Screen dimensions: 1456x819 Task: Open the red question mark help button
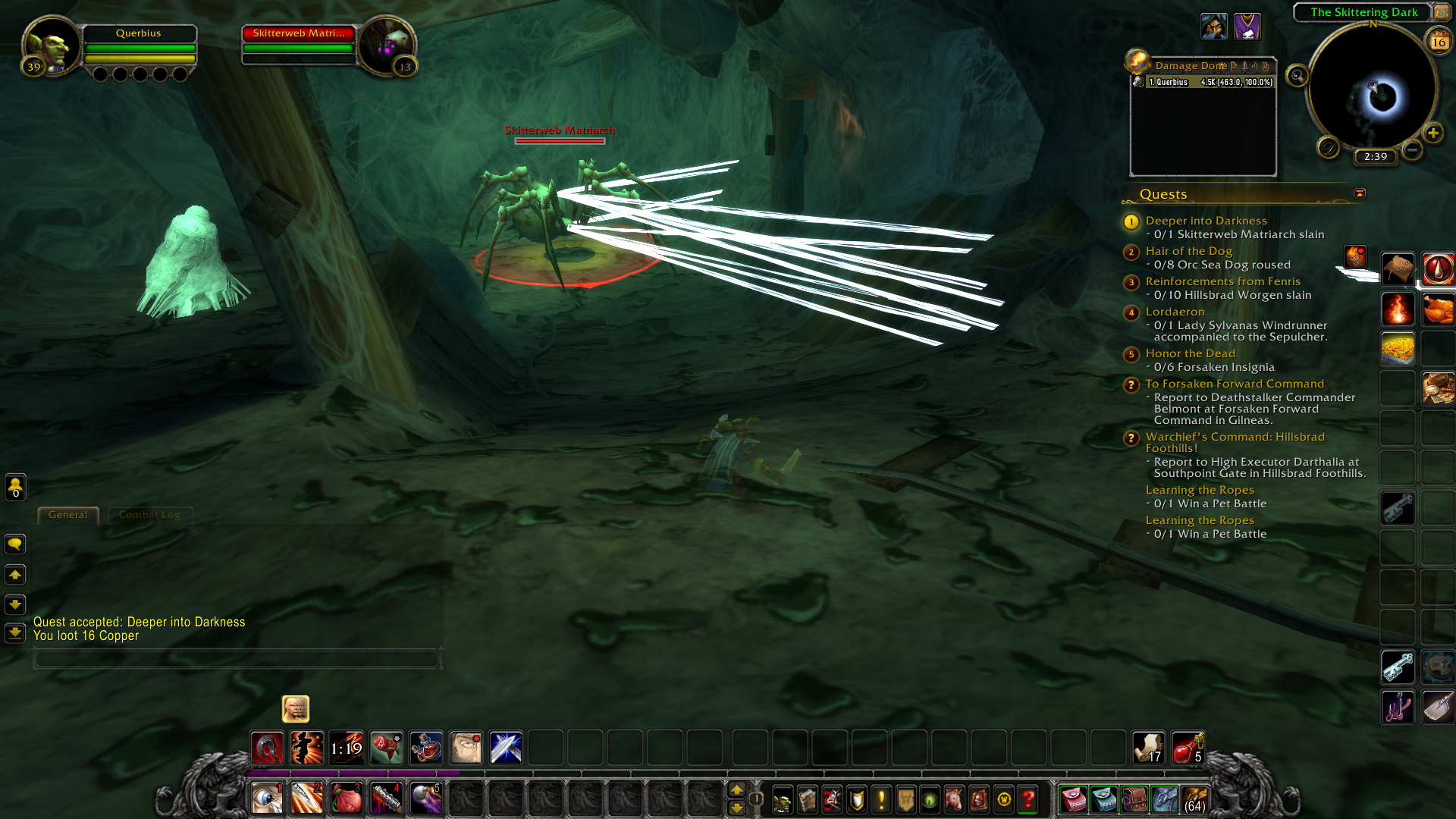[1028, 799]
